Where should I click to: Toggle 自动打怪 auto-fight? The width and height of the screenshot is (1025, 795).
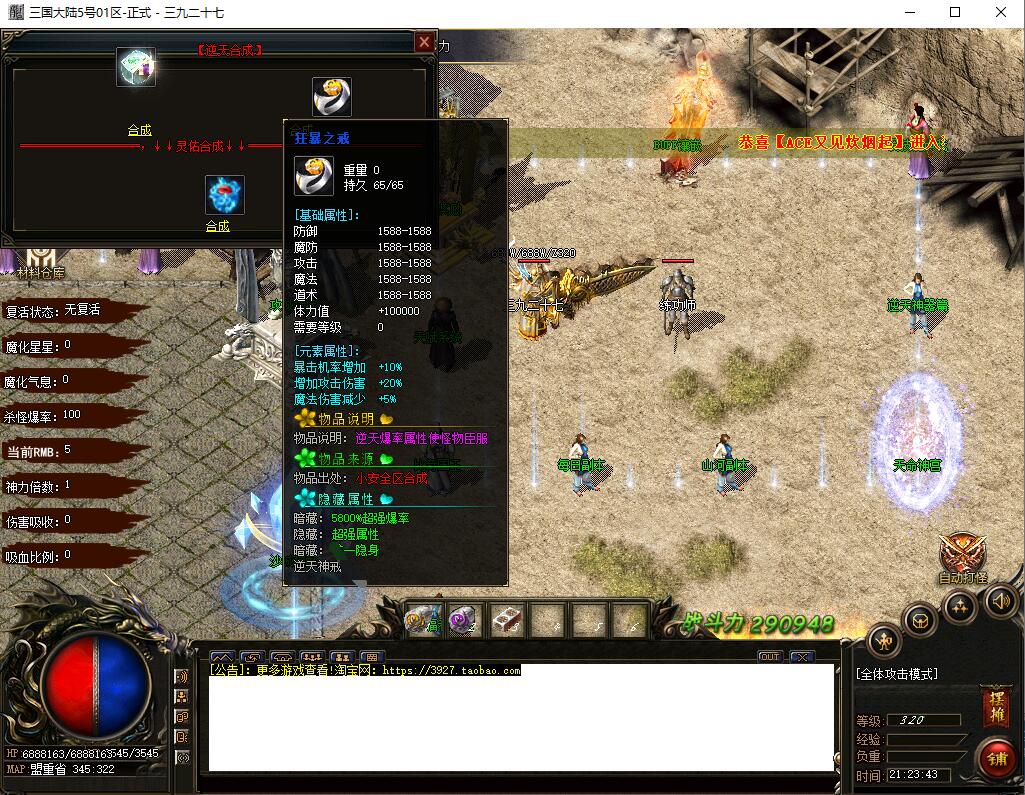tap(962, 558)
